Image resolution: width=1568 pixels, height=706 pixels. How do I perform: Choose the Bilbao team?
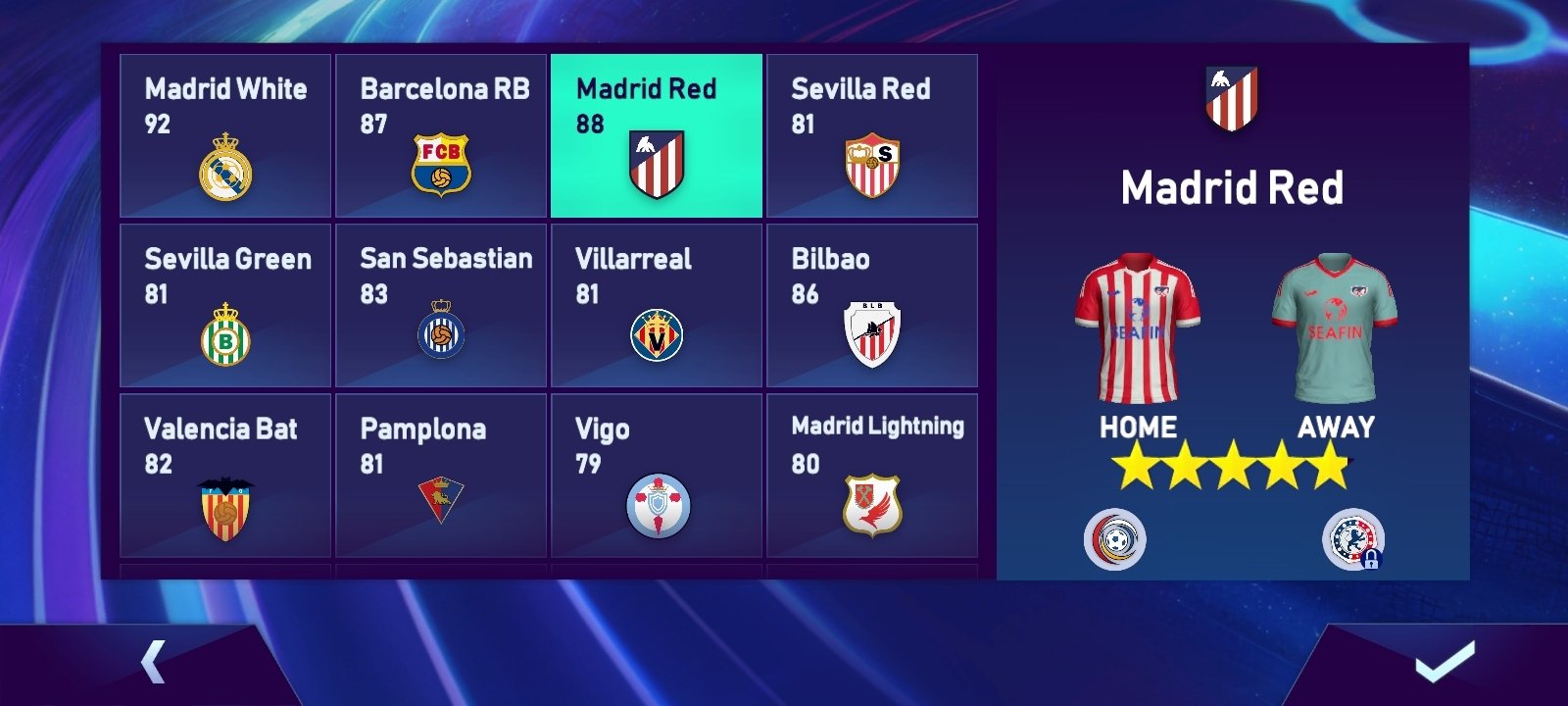point(872,306)
